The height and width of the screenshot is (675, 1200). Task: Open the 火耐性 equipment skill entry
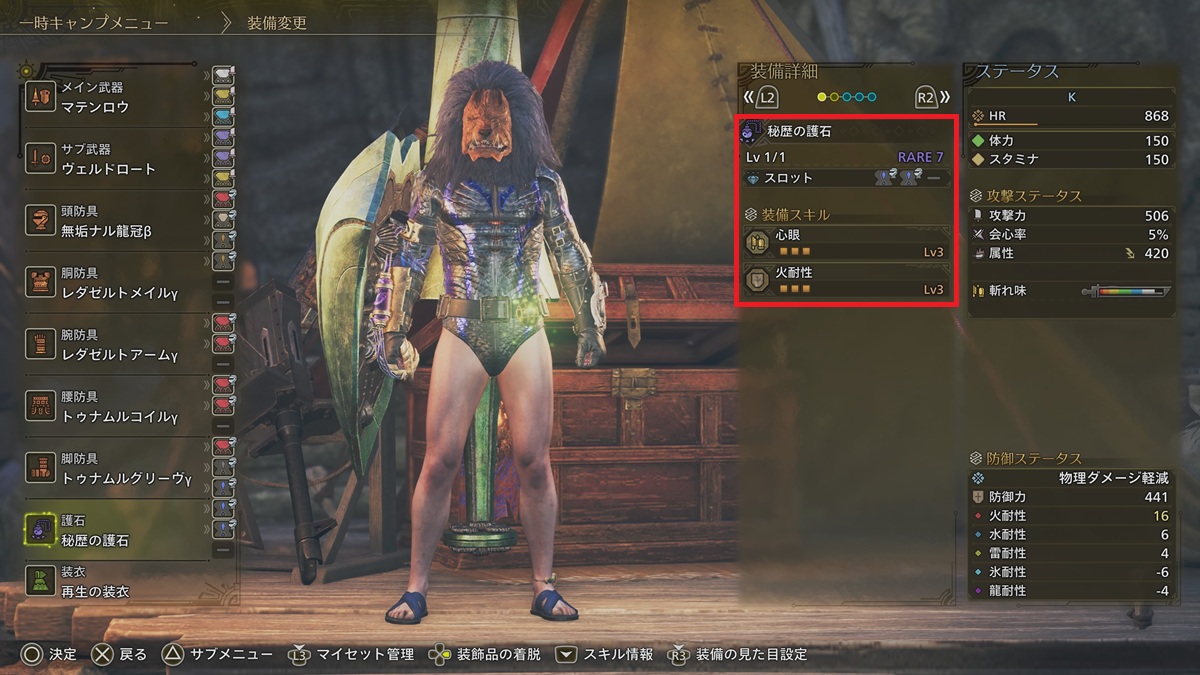pyautogui.click(x=846, y=280)
